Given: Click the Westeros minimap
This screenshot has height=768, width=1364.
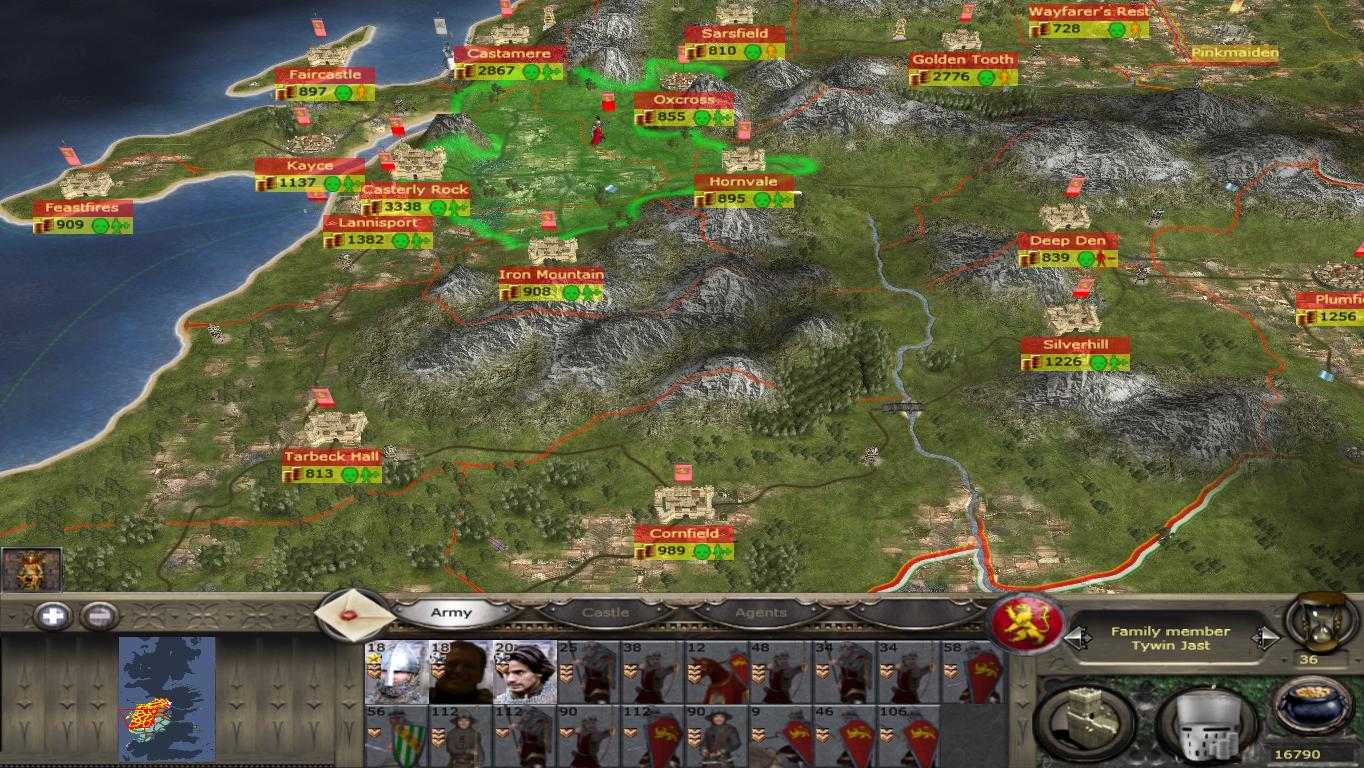Looking at the screenshot, I should tap(166, 699).
